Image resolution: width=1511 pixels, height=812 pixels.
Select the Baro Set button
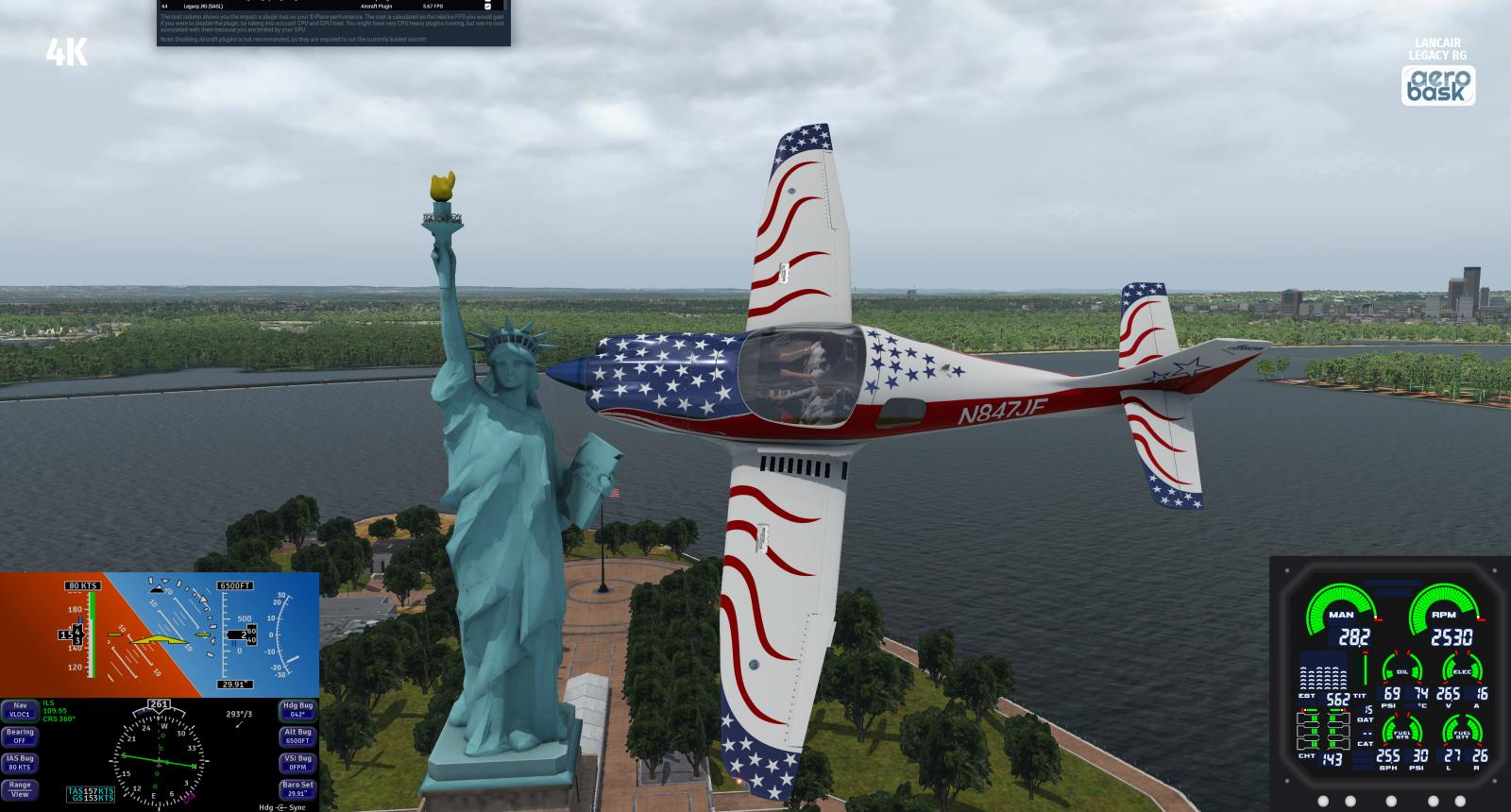(297, 789)
